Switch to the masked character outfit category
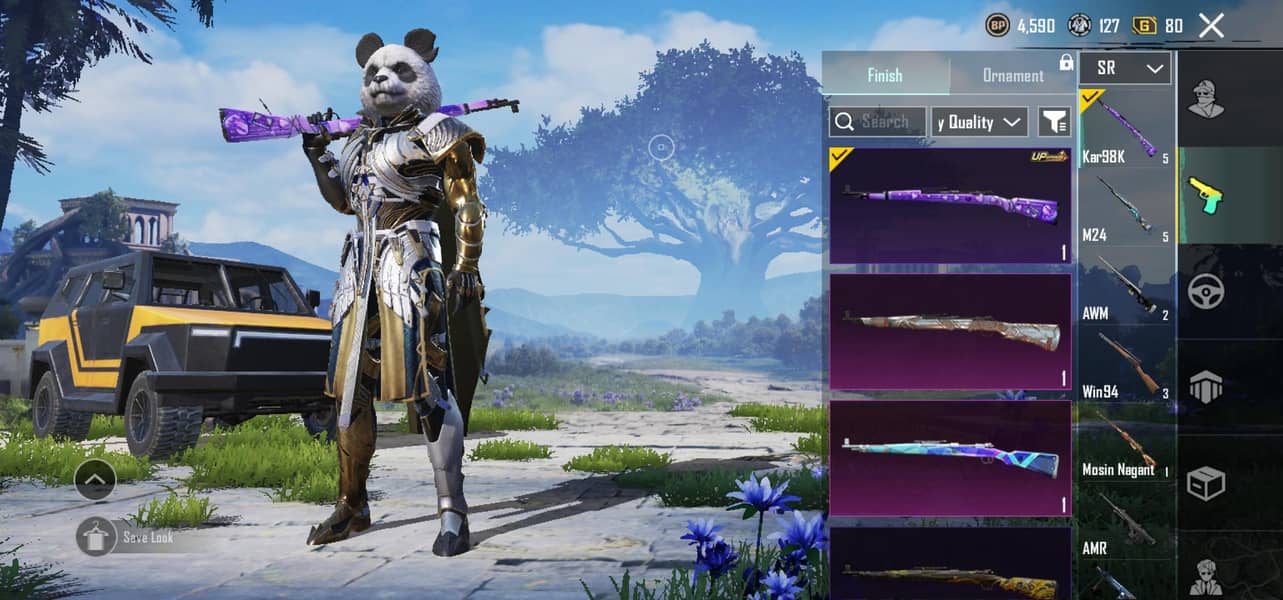1283x600 pixels. [x=1206, y=98]
